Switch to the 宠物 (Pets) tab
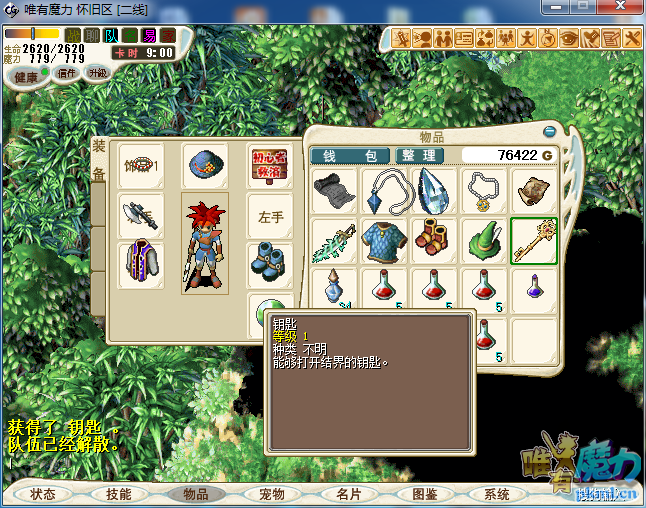The image size is (646, 508). 272,494
